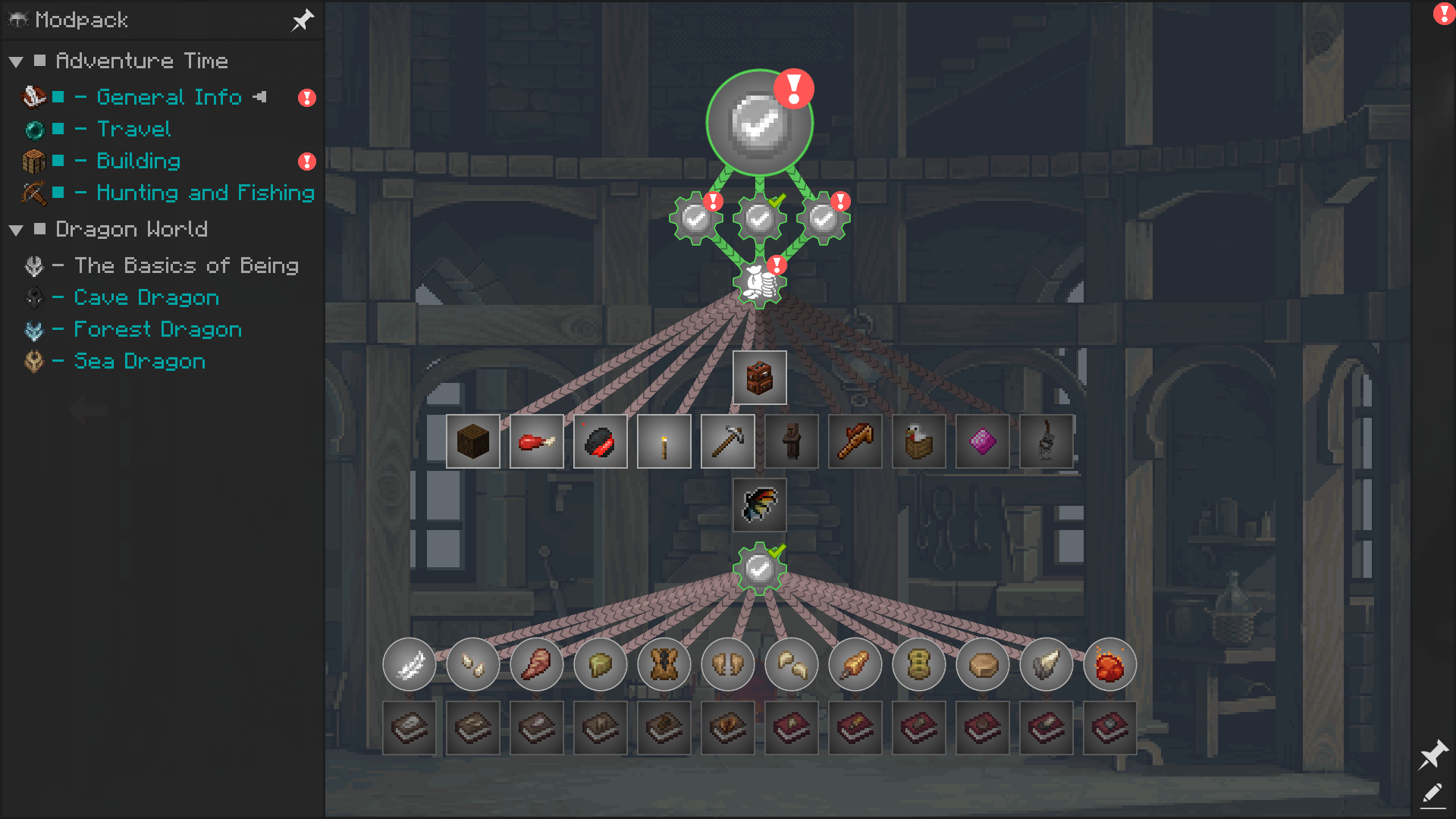Open the Forest Dragon chapter
Viewport: 1456px width, 819px height.
tap(158, 329)
